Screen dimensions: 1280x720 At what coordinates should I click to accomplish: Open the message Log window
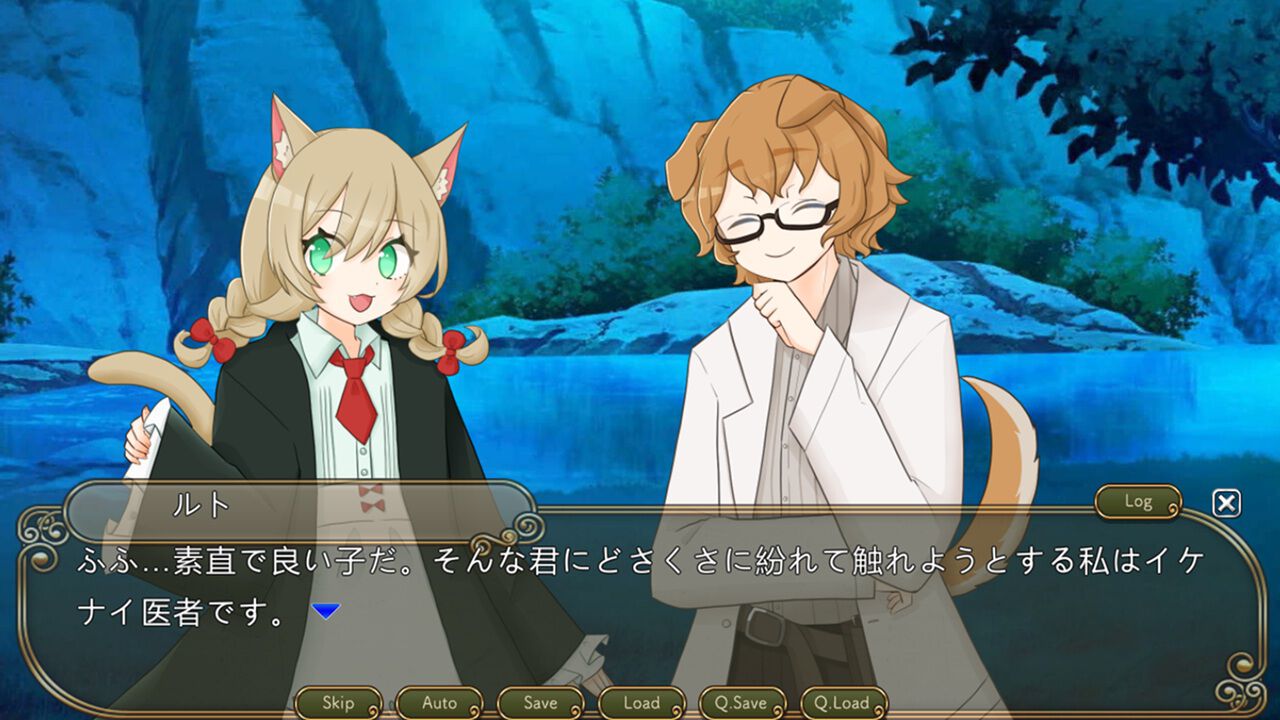[1139, 502]
